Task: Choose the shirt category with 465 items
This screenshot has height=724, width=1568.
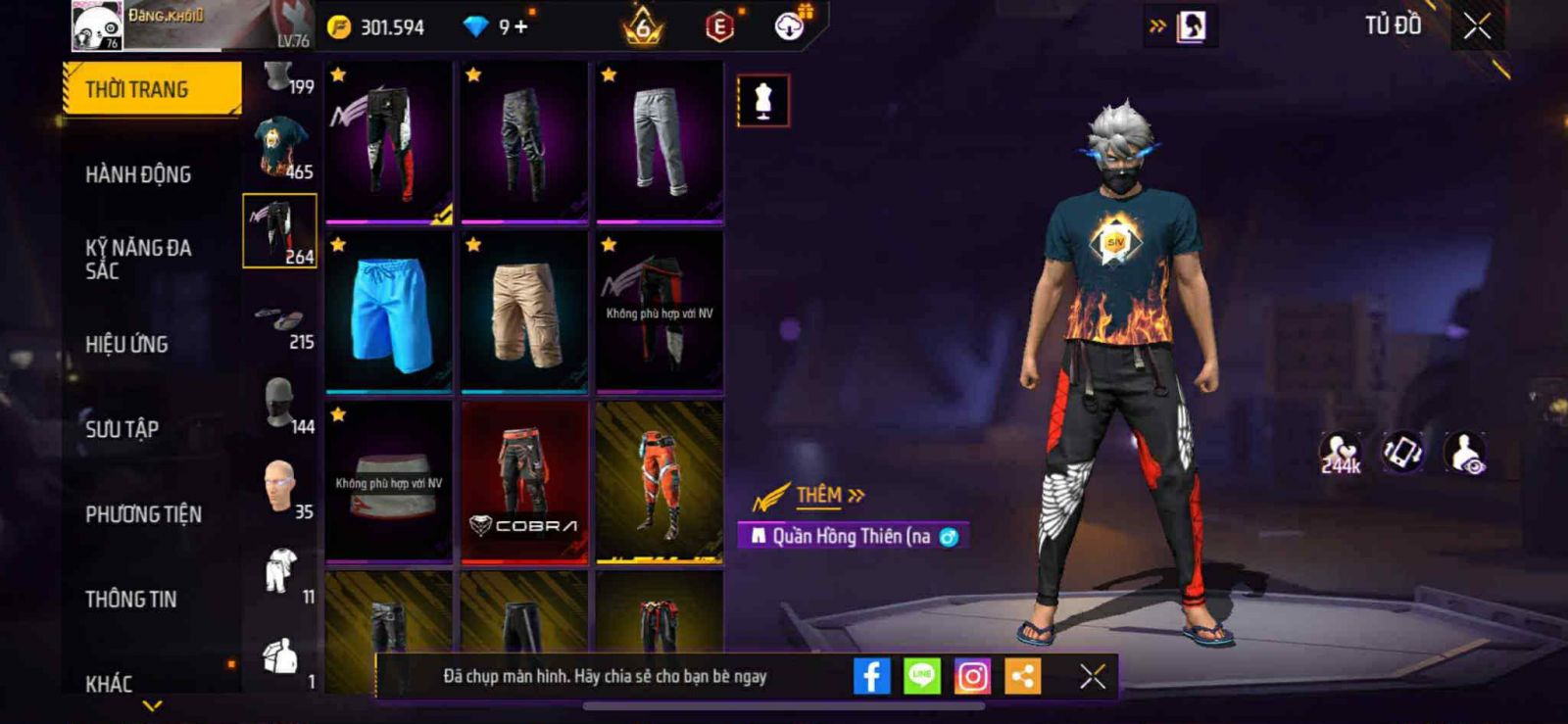Action: [280, 147]
